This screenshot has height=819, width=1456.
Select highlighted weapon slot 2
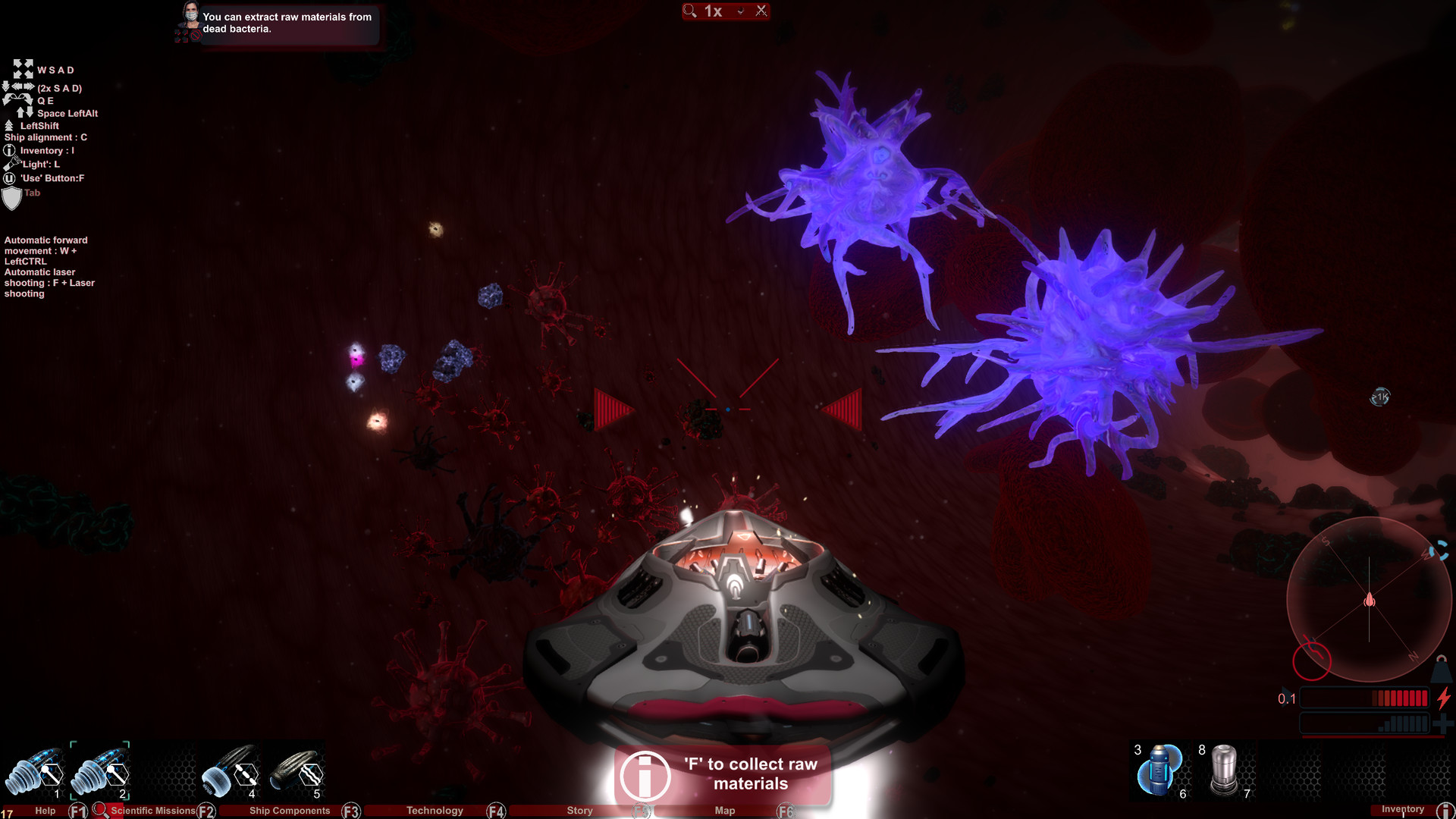pos(100,773)
